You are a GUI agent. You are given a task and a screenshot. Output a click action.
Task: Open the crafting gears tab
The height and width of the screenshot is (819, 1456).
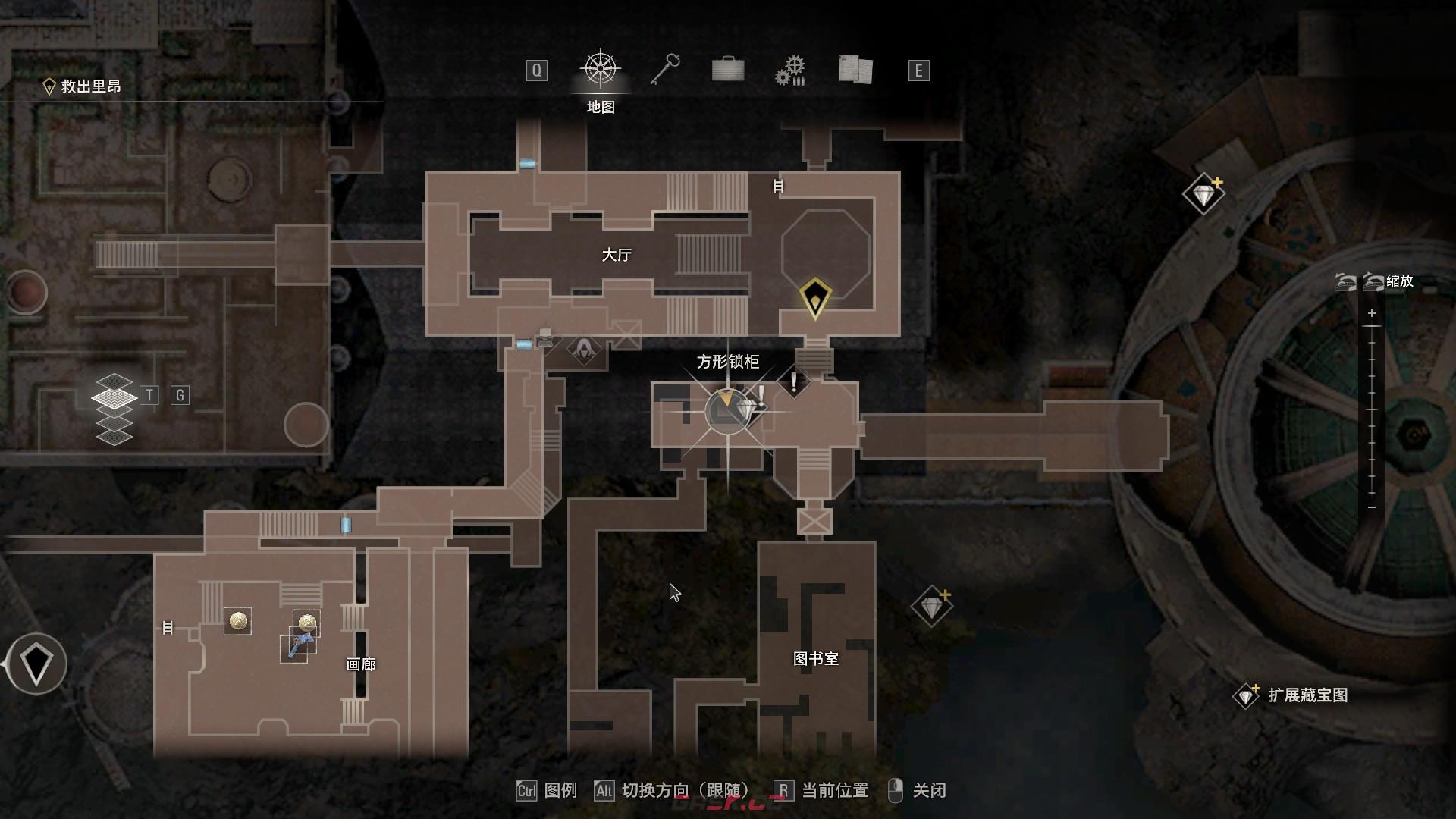(790, 71)
